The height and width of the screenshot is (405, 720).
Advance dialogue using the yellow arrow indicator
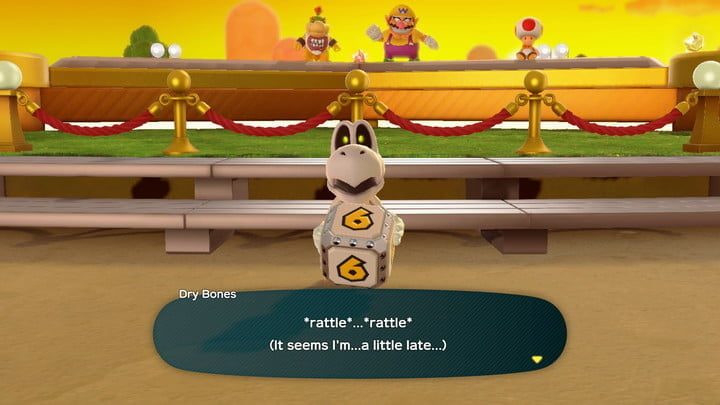pos(537,358)
